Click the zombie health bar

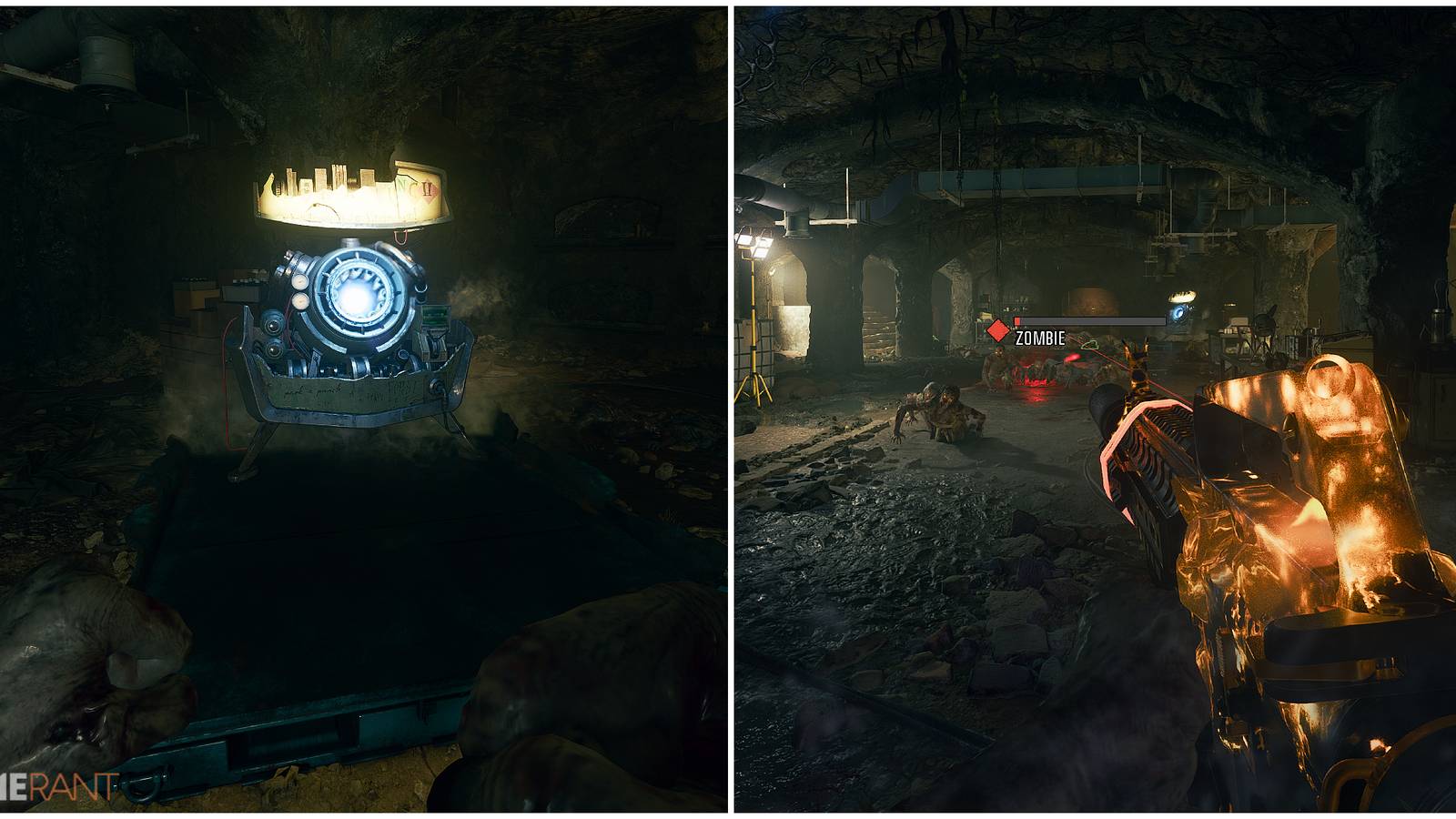pyautogui.click(x=1088, y=320)
